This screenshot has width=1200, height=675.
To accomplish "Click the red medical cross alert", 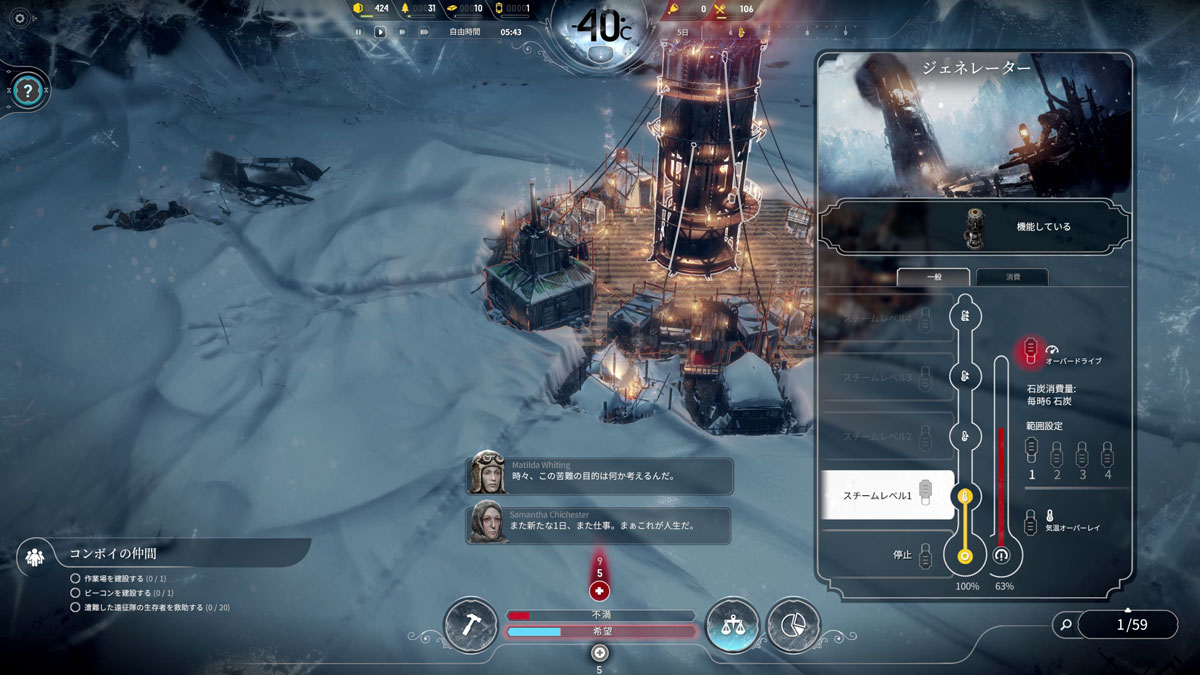I will pyautogui.click(x=600, y=590).
